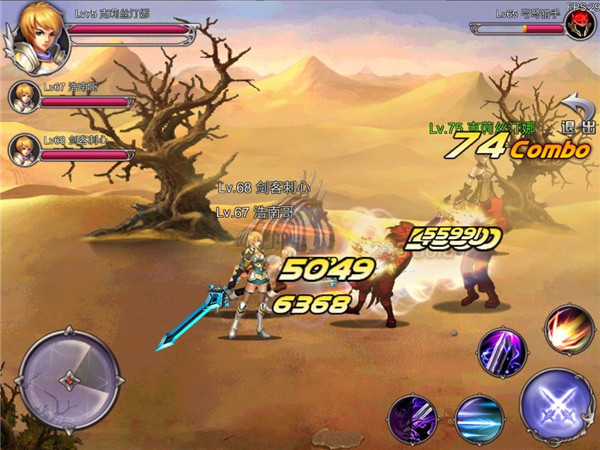The image size is (600, 450).
Task: Select the Lv68 剑客刺心 teammate portrait
Action: tap(23, 149)
